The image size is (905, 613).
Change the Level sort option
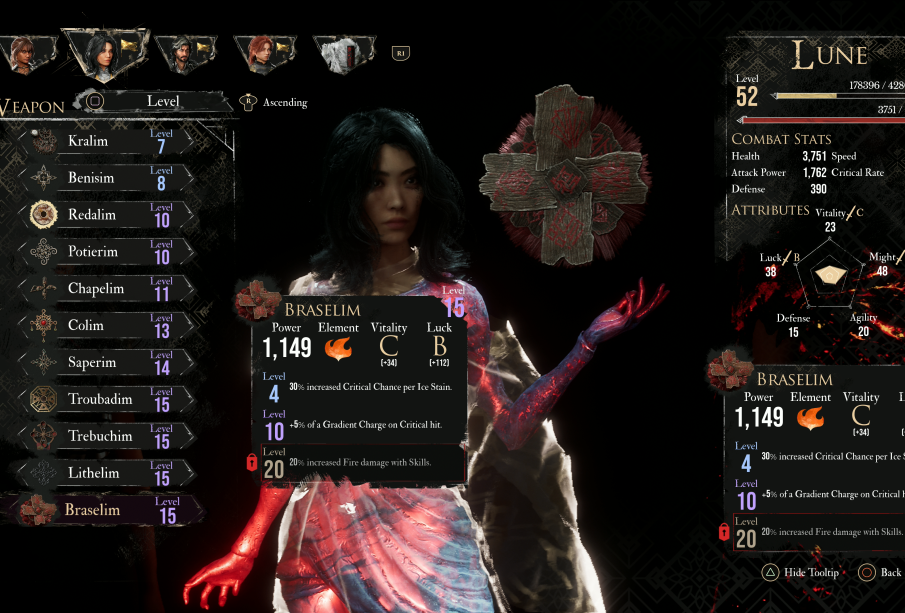point(163,101)
